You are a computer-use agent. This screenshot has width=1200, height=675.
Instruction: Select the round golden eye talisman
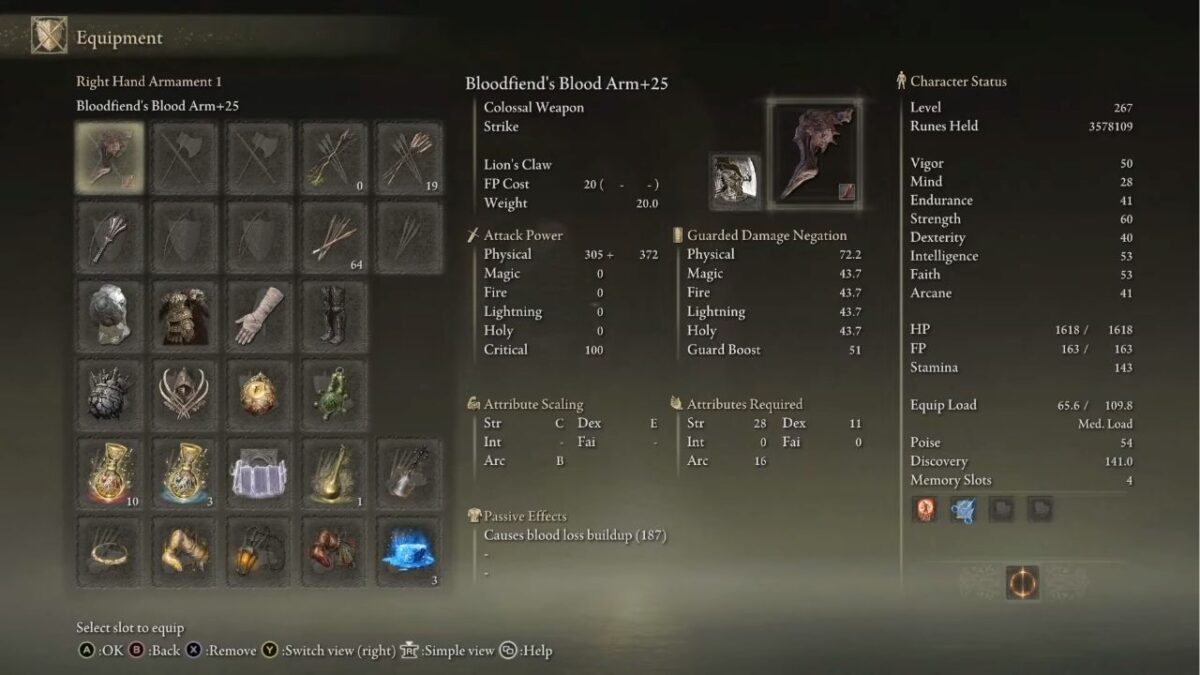259,395
